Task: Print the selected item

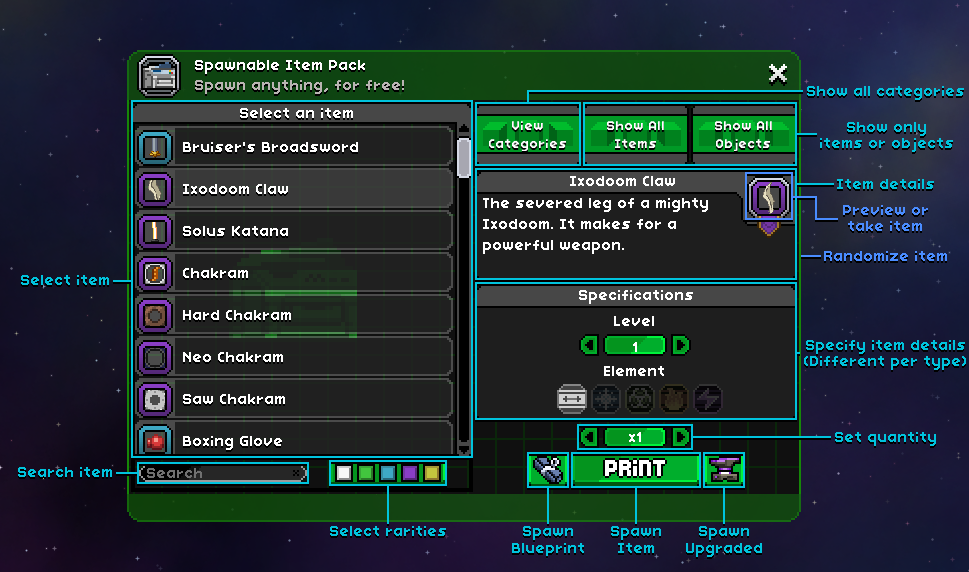Action: pyautogui.click(x=635, y=469)
